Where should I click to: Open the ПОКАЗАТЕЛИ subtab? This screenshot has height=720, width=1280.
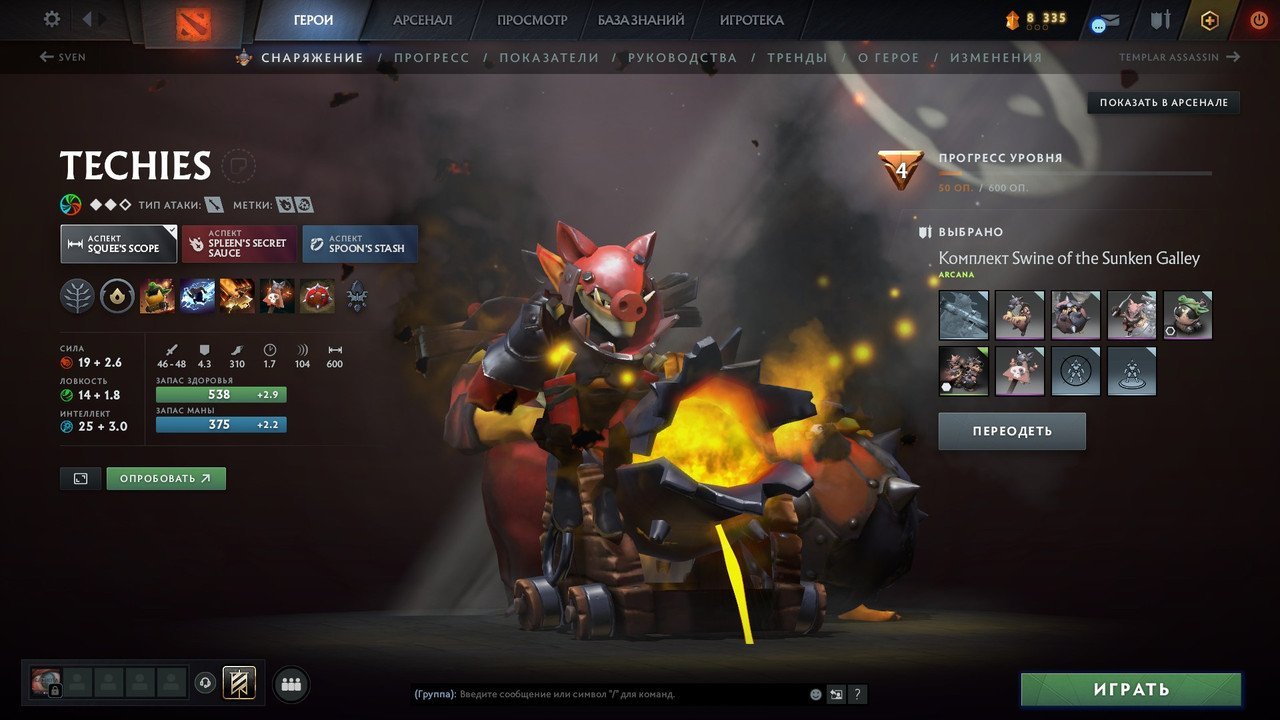(x=550, y=58)
